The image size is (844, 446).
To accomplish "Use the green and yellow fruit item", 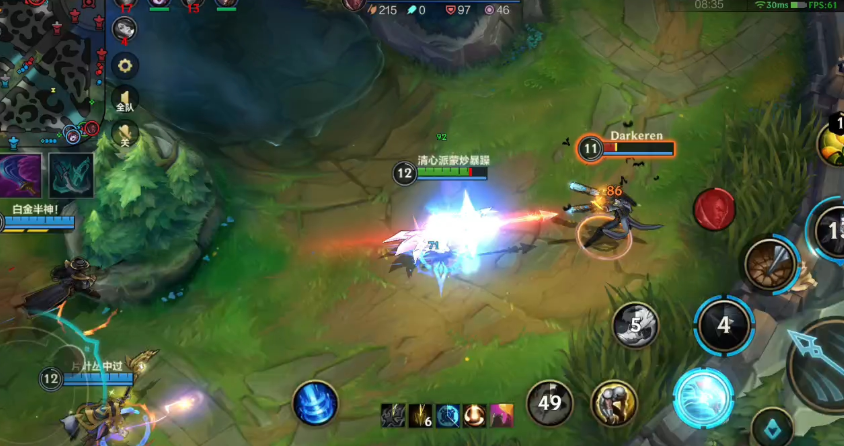I will click(x=832, y=142).
